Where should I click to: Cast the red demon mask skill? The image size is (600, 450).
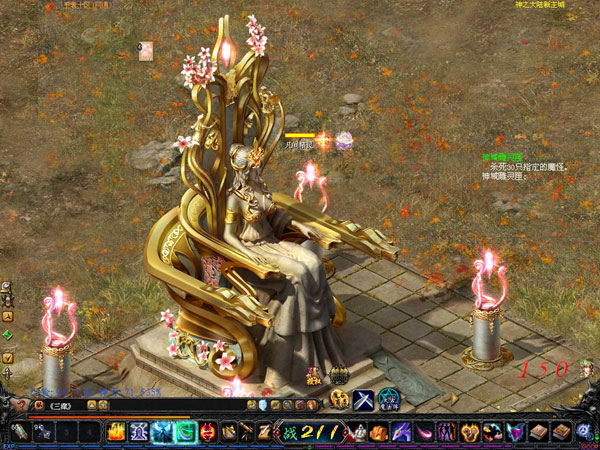(x=208, y=432)
